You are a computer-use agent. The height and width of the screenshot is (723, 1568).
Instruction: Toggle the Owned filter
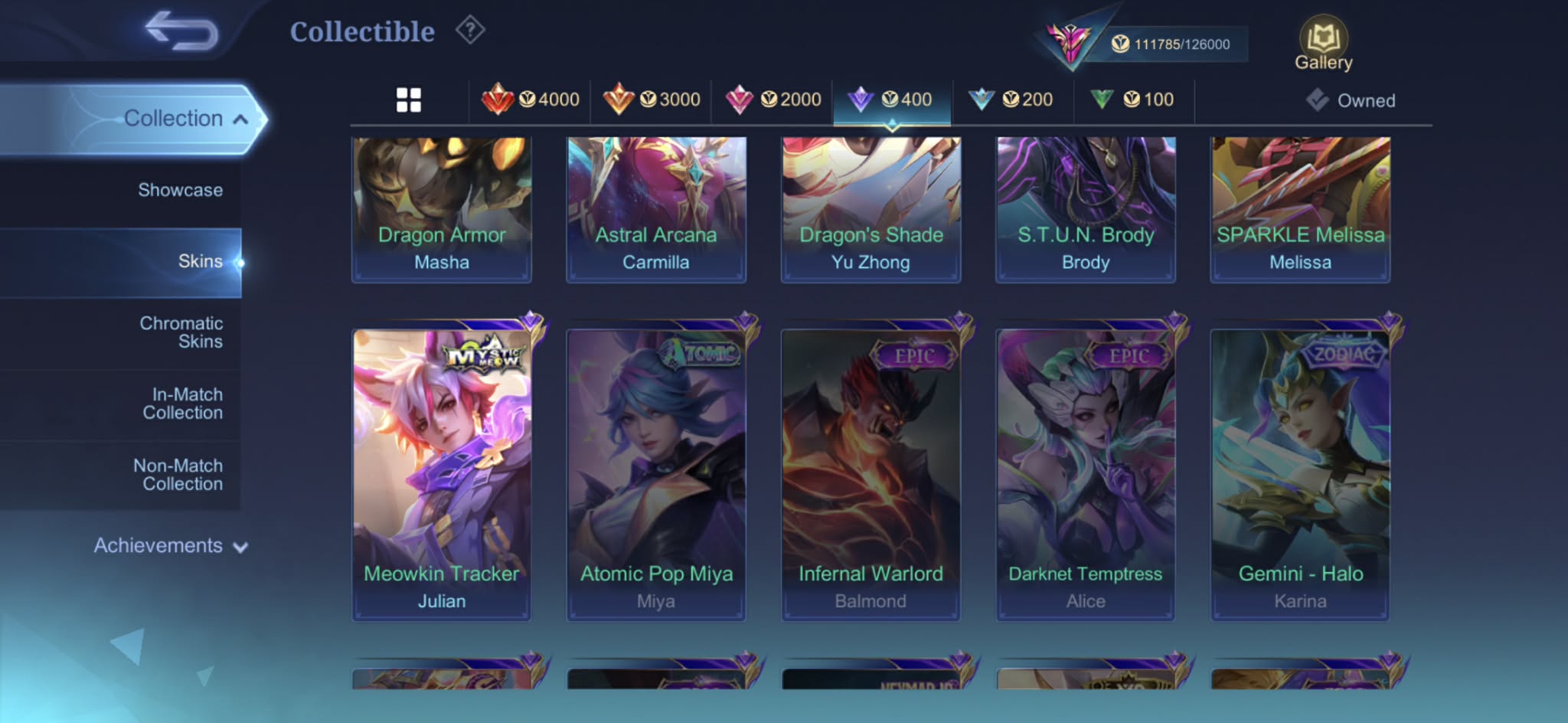[1351, 100]
